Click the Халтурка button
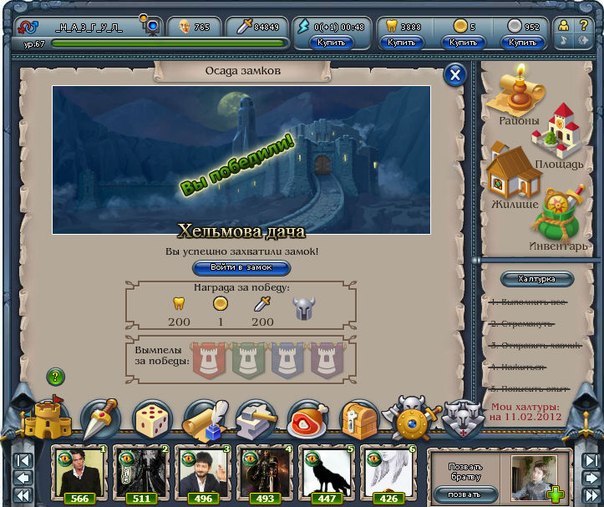 (538, 279)
